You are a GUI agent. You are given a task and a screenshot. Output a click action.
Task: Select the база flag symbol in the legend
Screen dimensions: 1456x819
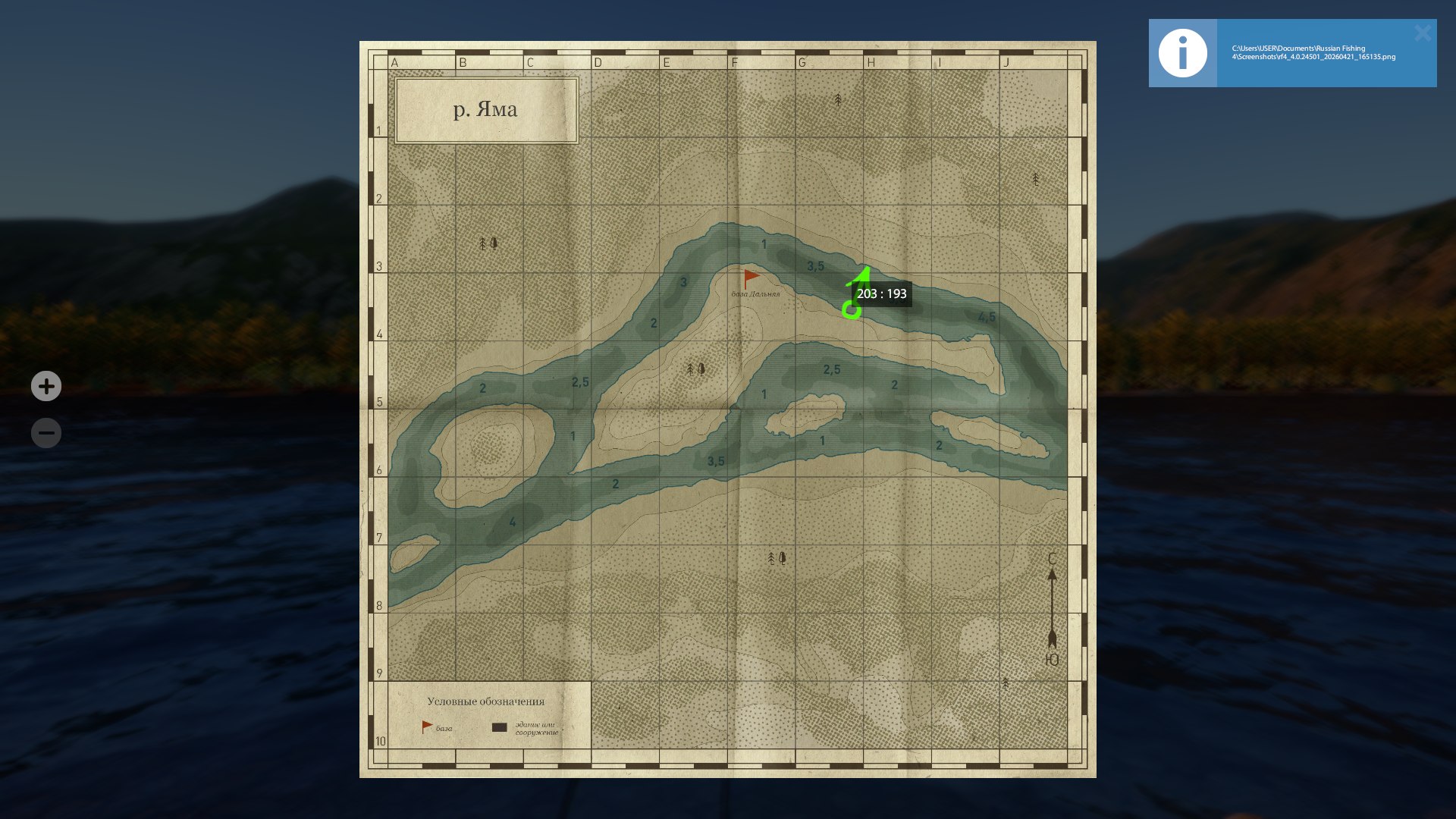tap(426, 726)
